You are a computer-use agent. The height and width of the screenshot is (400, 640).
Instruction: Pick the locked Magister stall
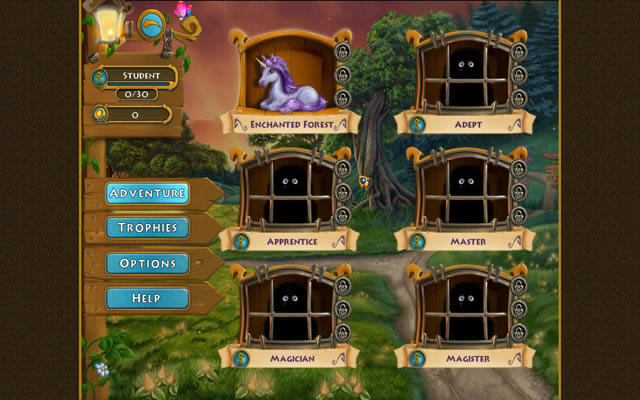(462, 306)
